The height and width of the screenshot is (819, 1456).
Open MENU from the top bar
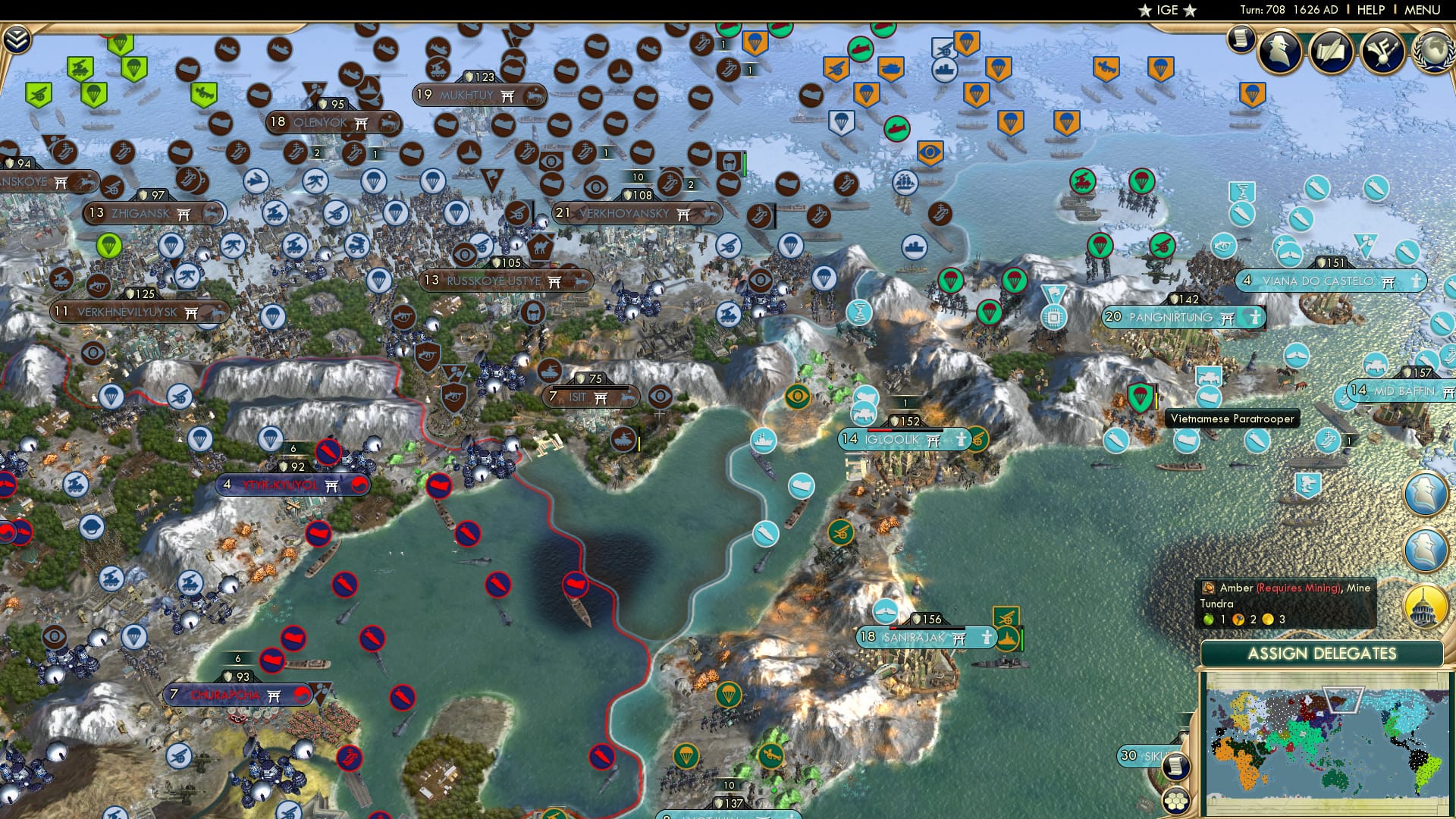pos(1423,9)
